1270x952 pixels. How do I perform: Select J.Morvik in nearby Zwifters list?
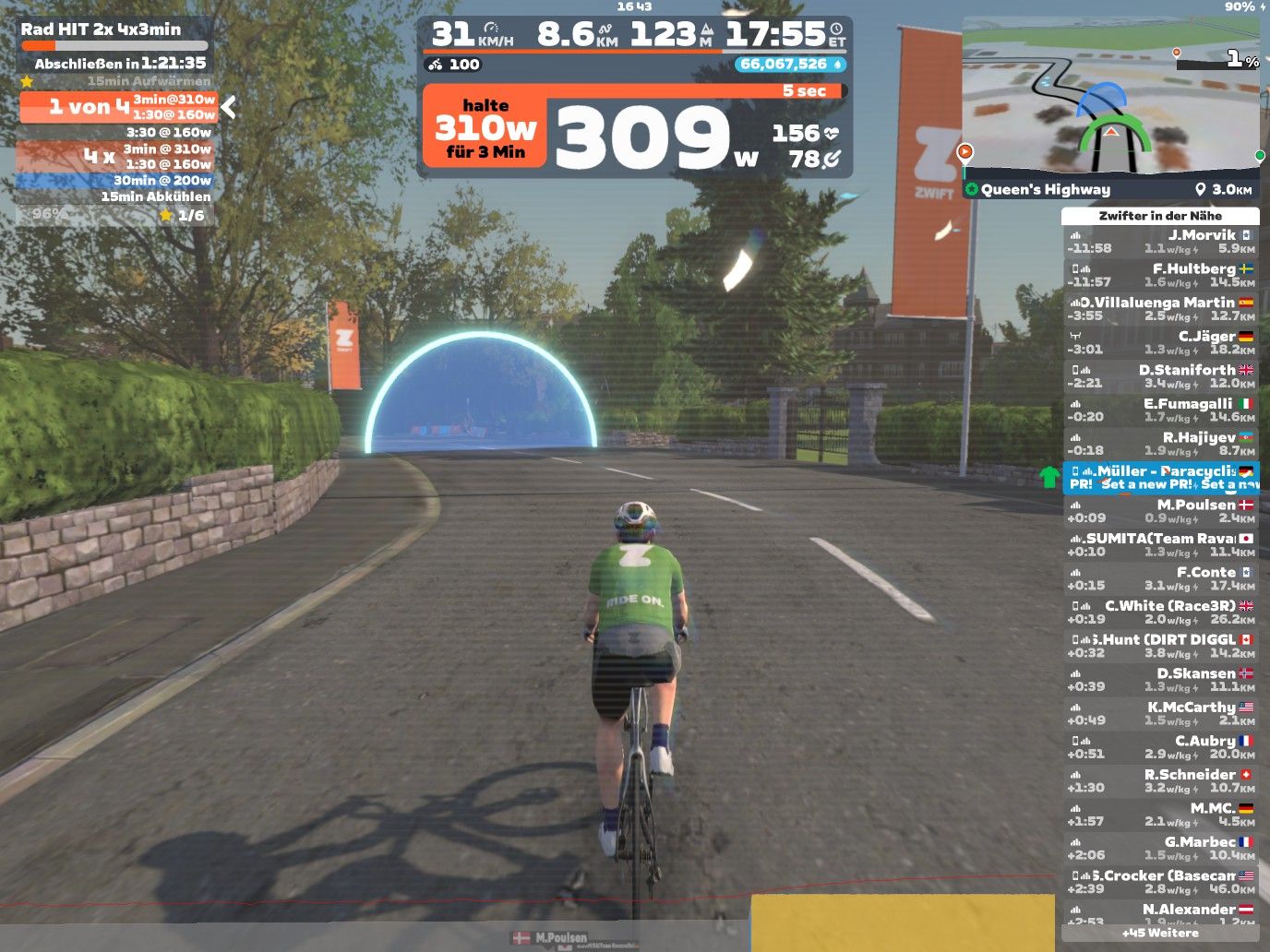pos(1160,242)
